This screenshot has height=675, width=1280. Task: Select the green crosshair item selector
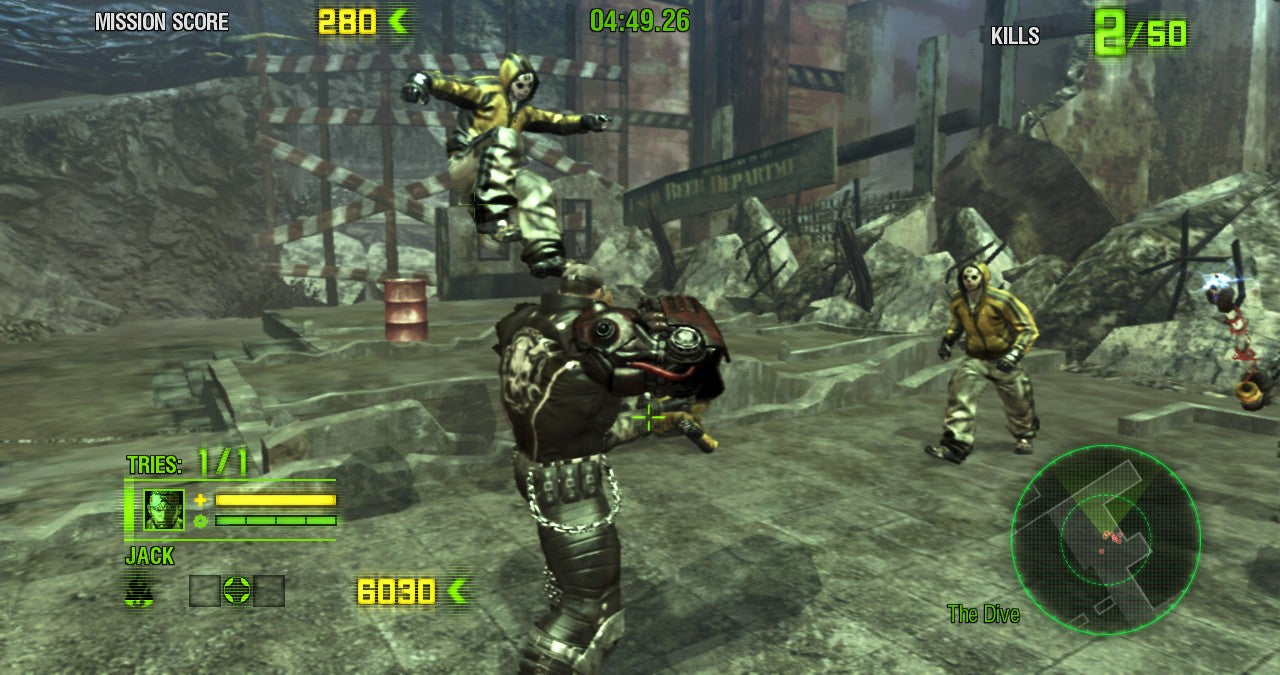pyautogui.click(x=237, y=590)
